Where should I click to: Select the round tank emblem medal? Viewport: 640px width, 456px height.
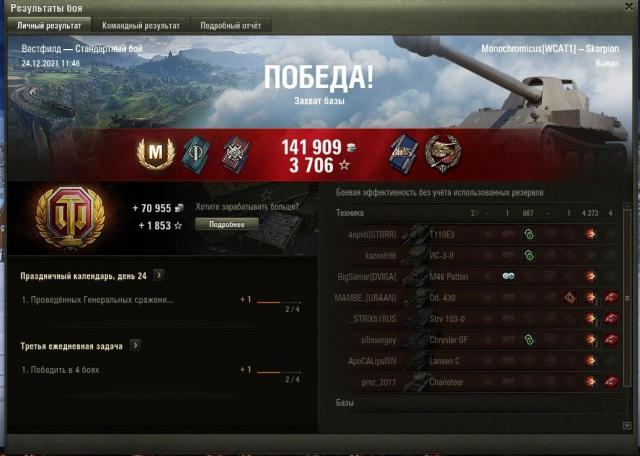(442, 153)
